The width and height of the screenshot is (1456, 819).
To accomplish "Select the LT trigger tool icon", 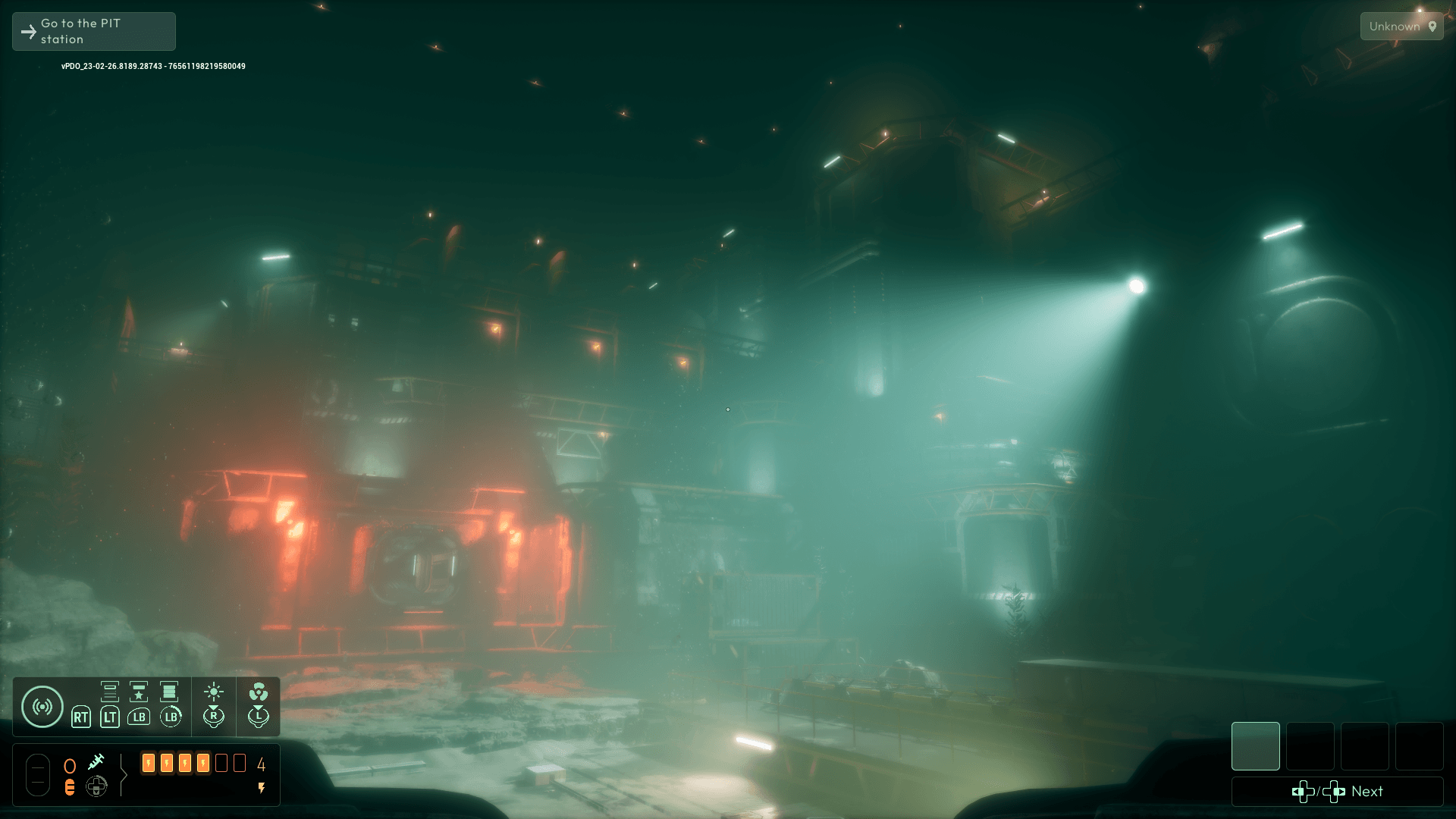I will click(x=110, y=717).
